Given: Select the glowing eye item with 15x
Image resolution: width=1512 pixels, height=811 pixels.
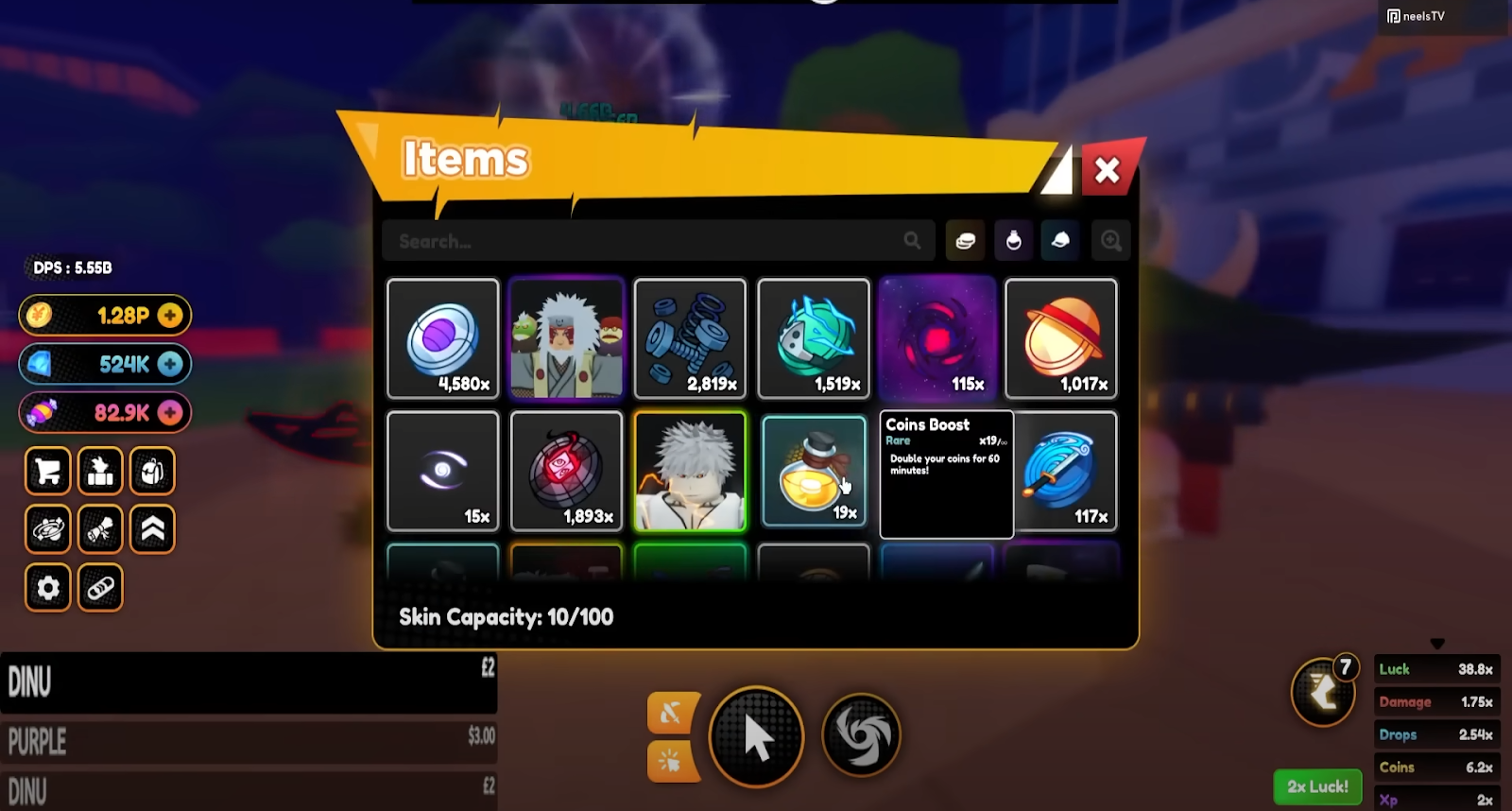Looking at the screenshot, I should (443, 471).
